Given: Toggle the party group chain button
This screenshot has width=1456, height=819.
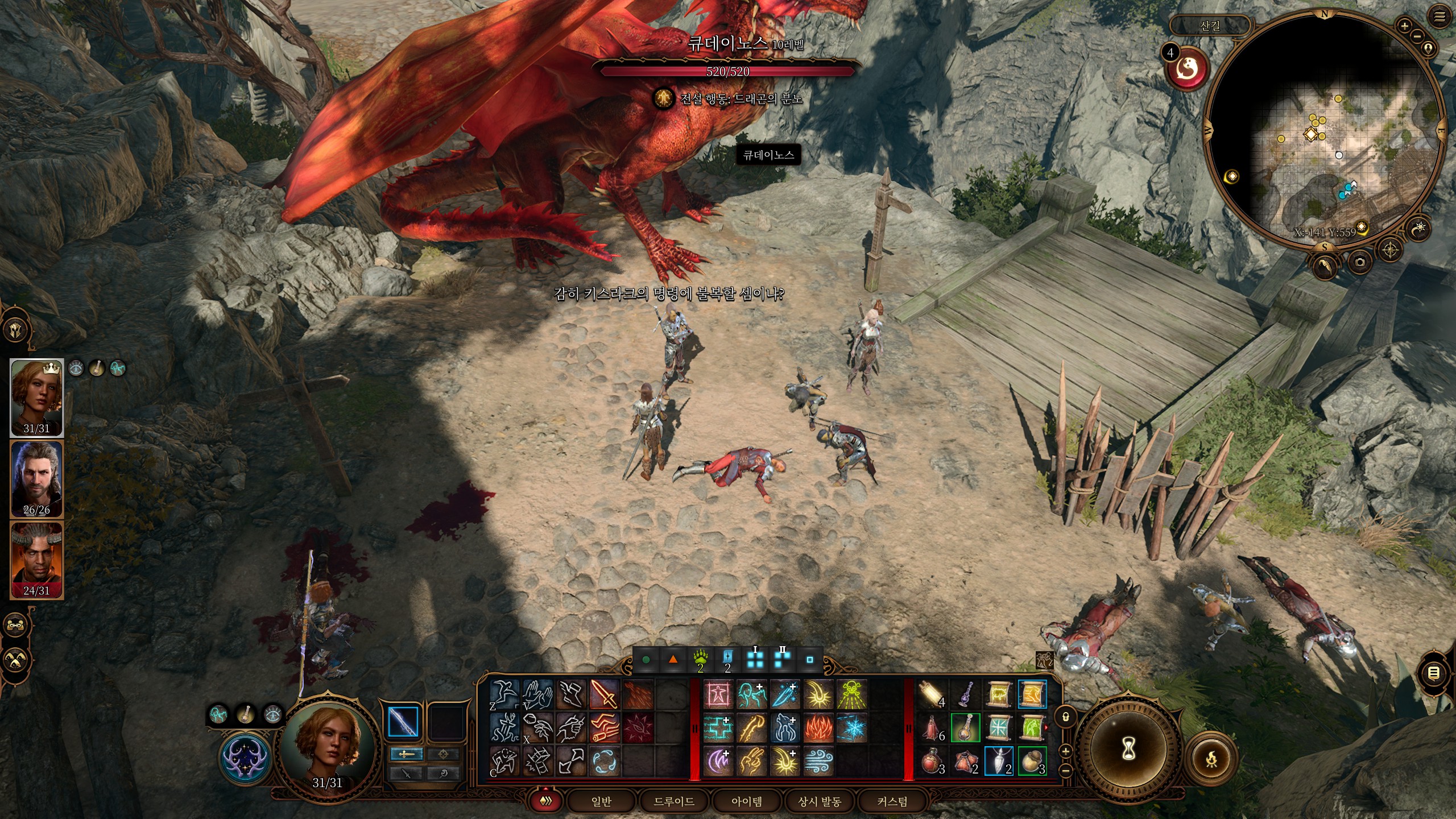Looking at the screenshot, I should [x=15, y=625].
